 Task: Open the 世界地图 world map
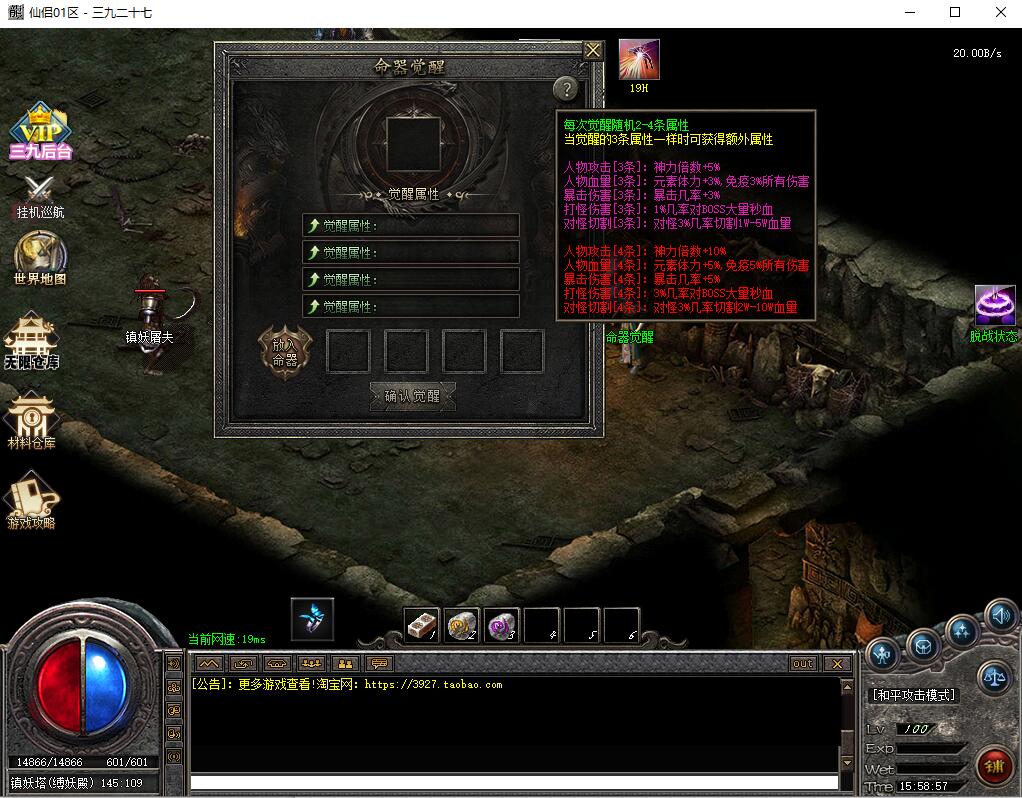click(x=40, y=258)
